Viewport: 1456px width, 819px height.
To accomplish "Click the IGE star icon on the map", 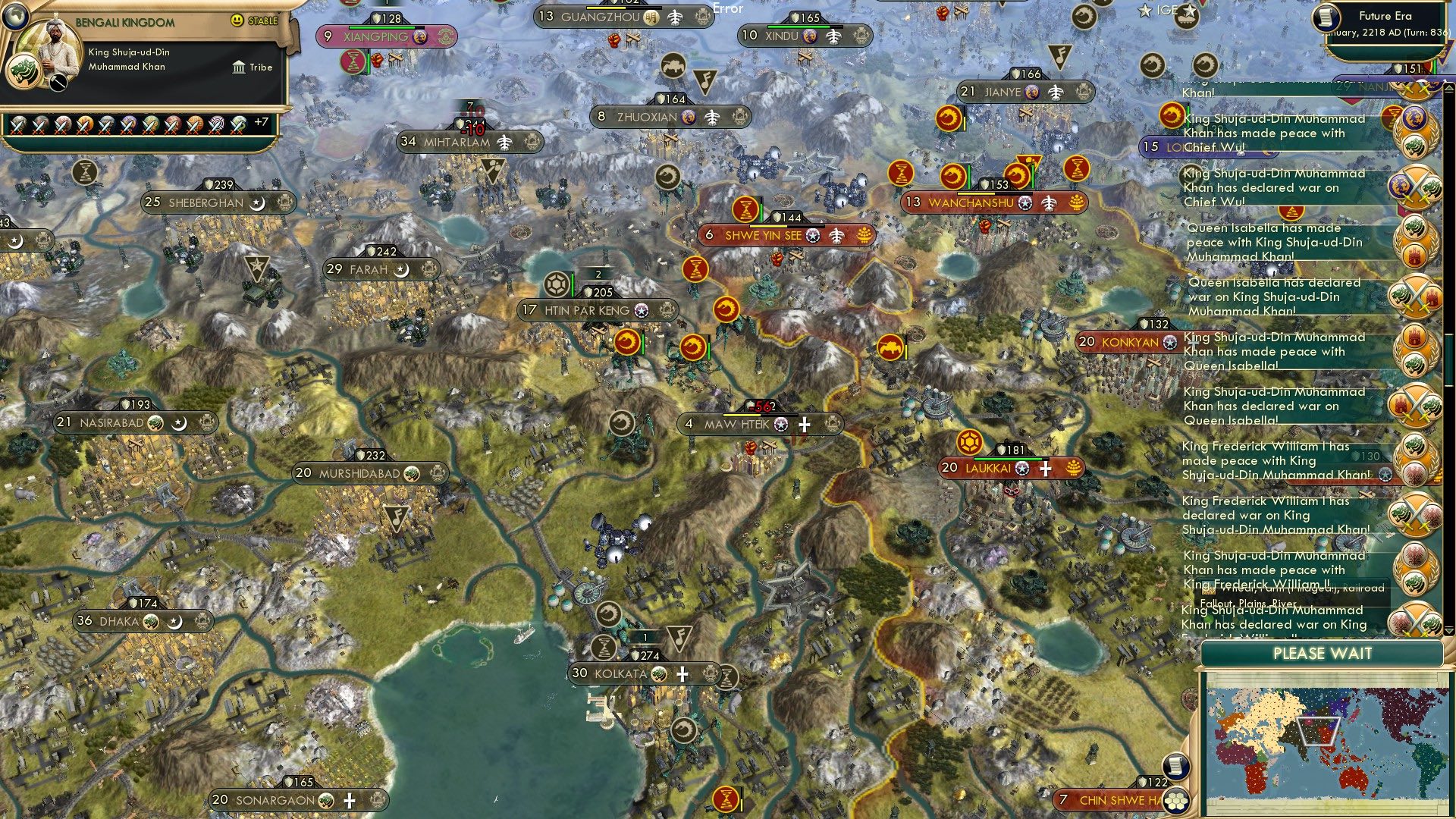I will click(x=1145, y=11).
